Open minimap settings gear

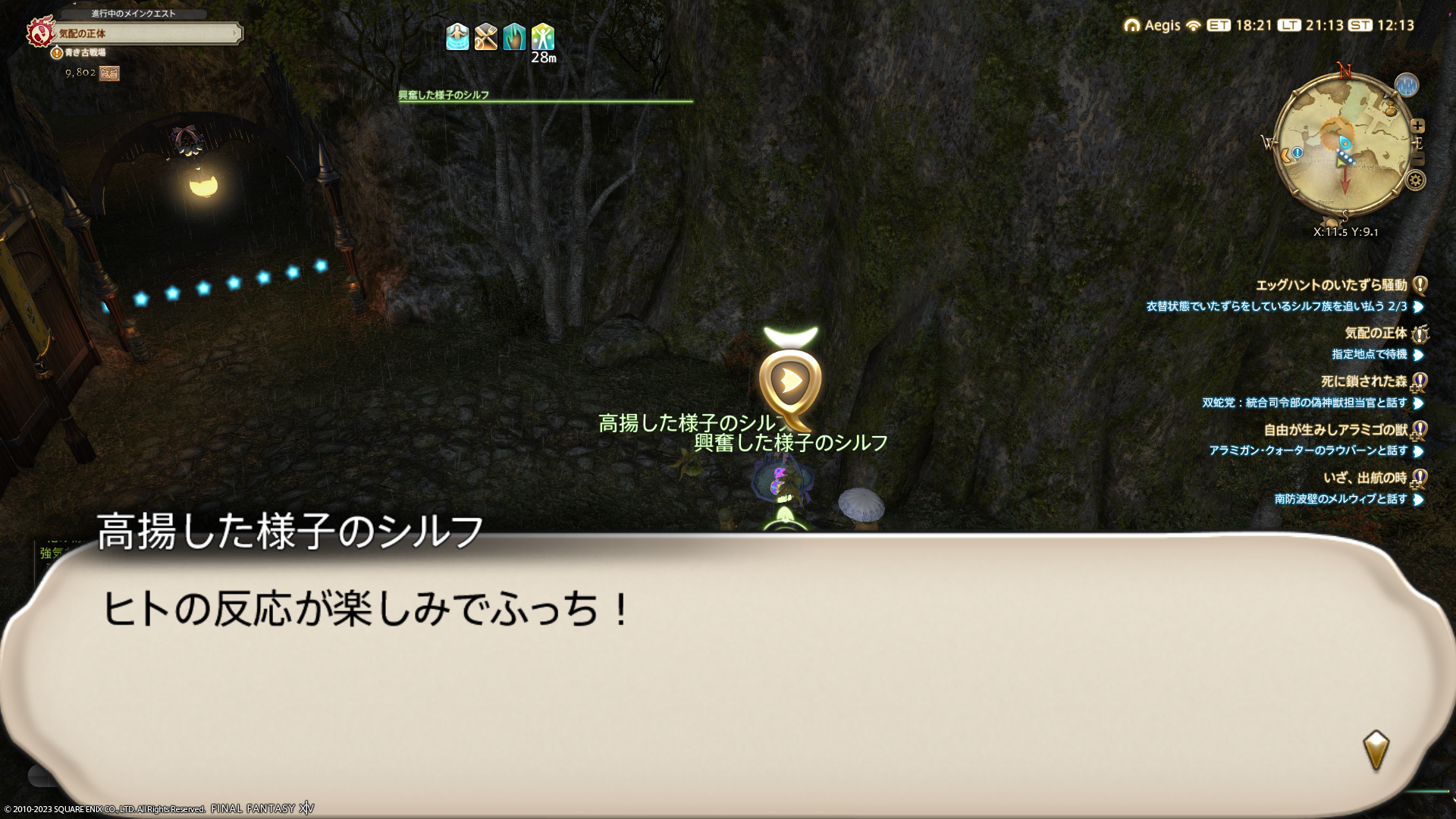point(1415,180)
